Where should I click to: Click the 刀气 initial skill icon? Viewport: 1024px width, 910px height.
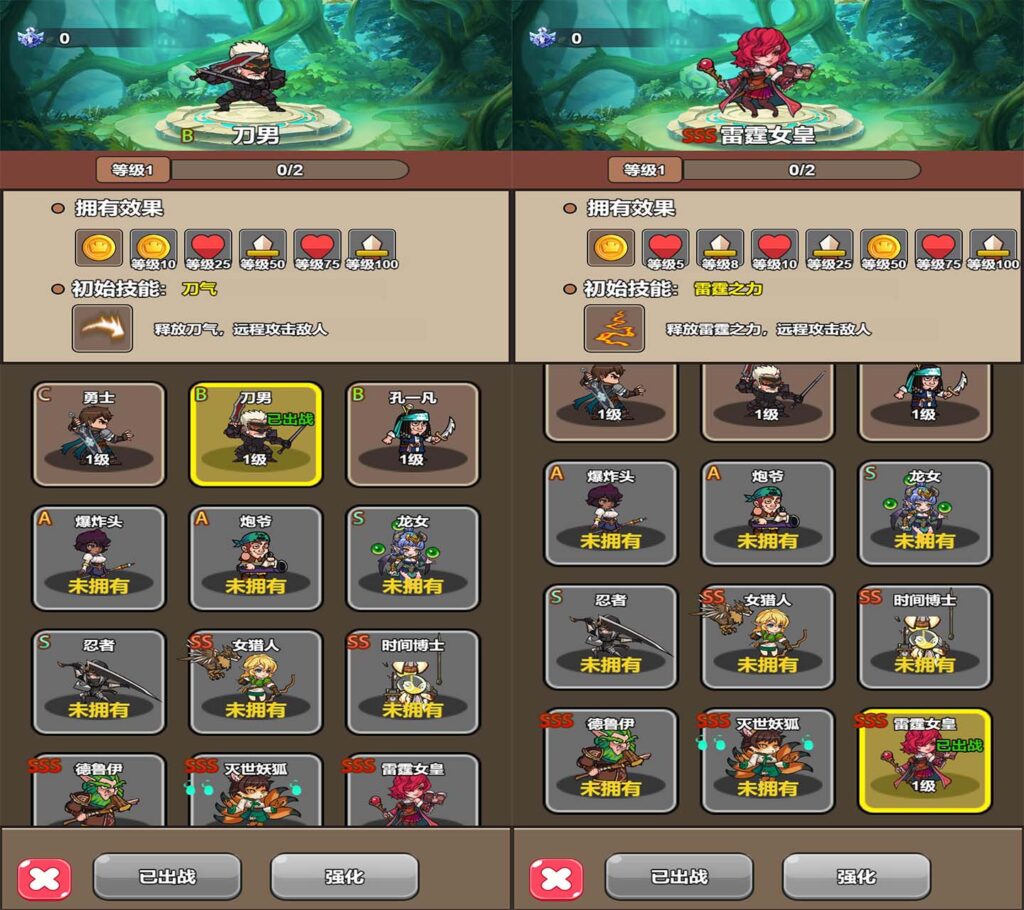pyautogui.click(x=102, y=329)
